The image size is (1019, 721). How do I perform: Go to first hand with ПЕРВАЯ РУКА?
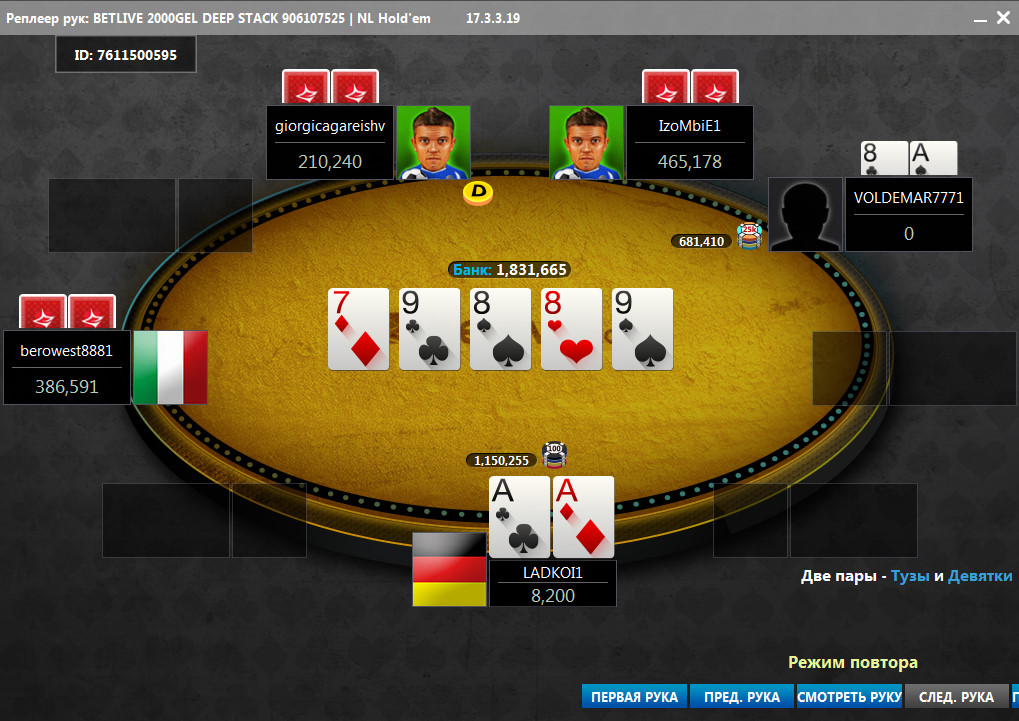click(x=634, y=697)
